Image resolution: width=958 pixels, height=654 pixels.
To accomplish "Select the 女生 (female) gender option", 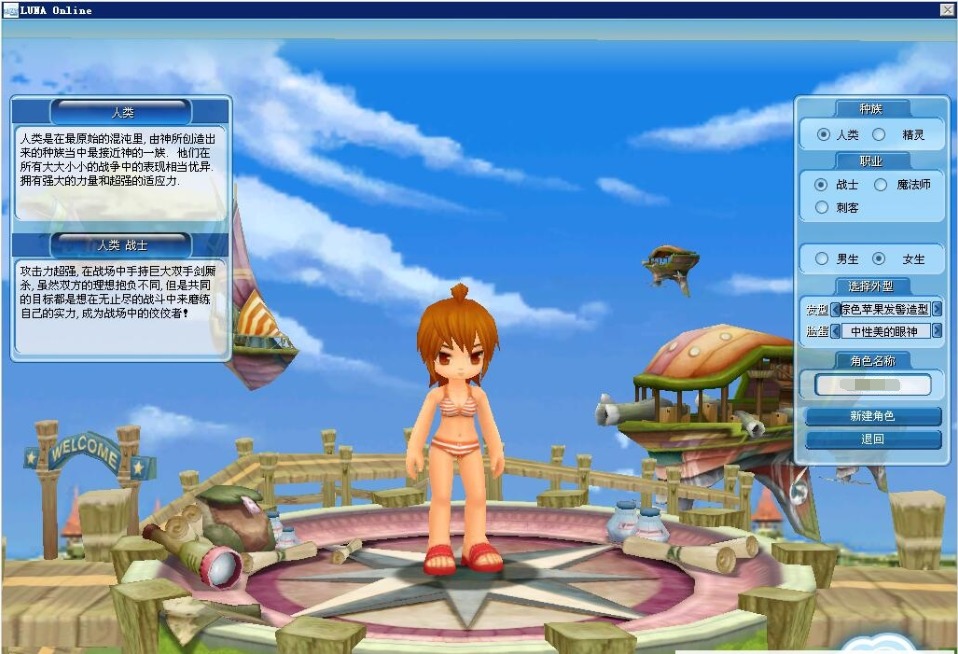I will tap(879, 259).
